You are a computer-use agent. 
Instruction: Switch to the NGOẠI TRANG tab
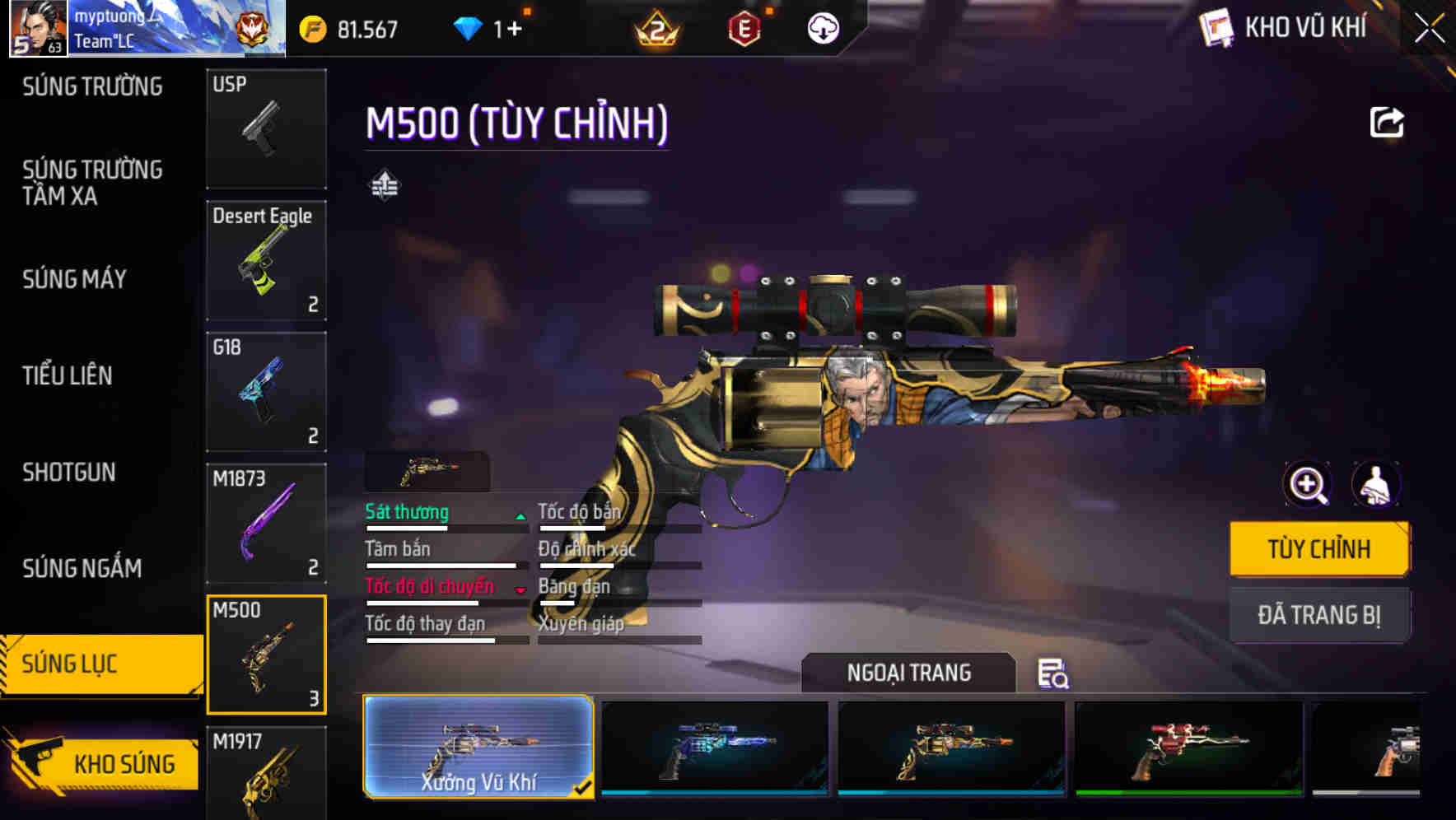coord(909,672)
